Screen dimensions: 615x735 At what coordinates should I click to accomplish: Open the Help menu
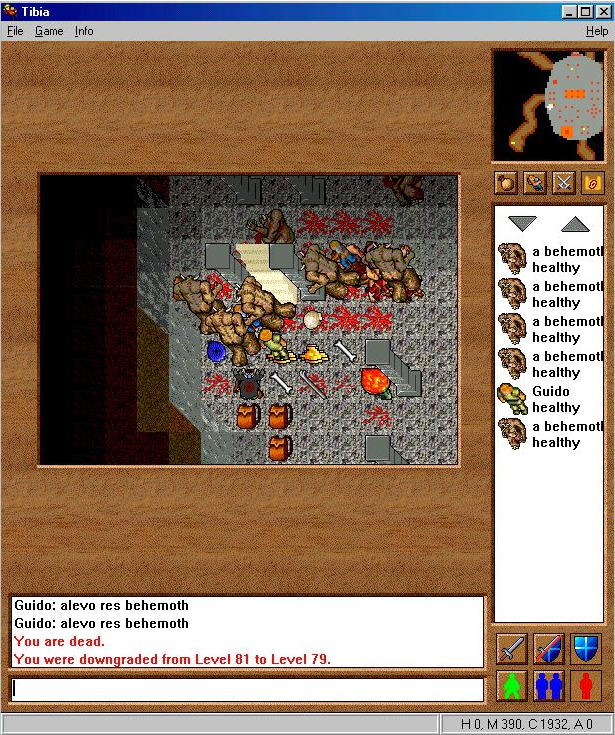click(597, 31)
